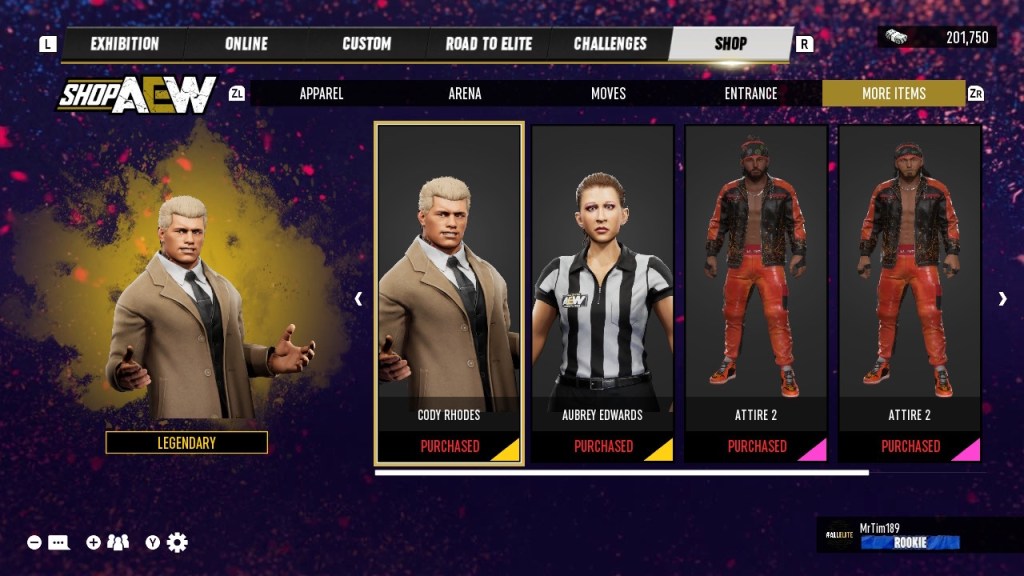Click the Shop tab

[x=731, y=44]
